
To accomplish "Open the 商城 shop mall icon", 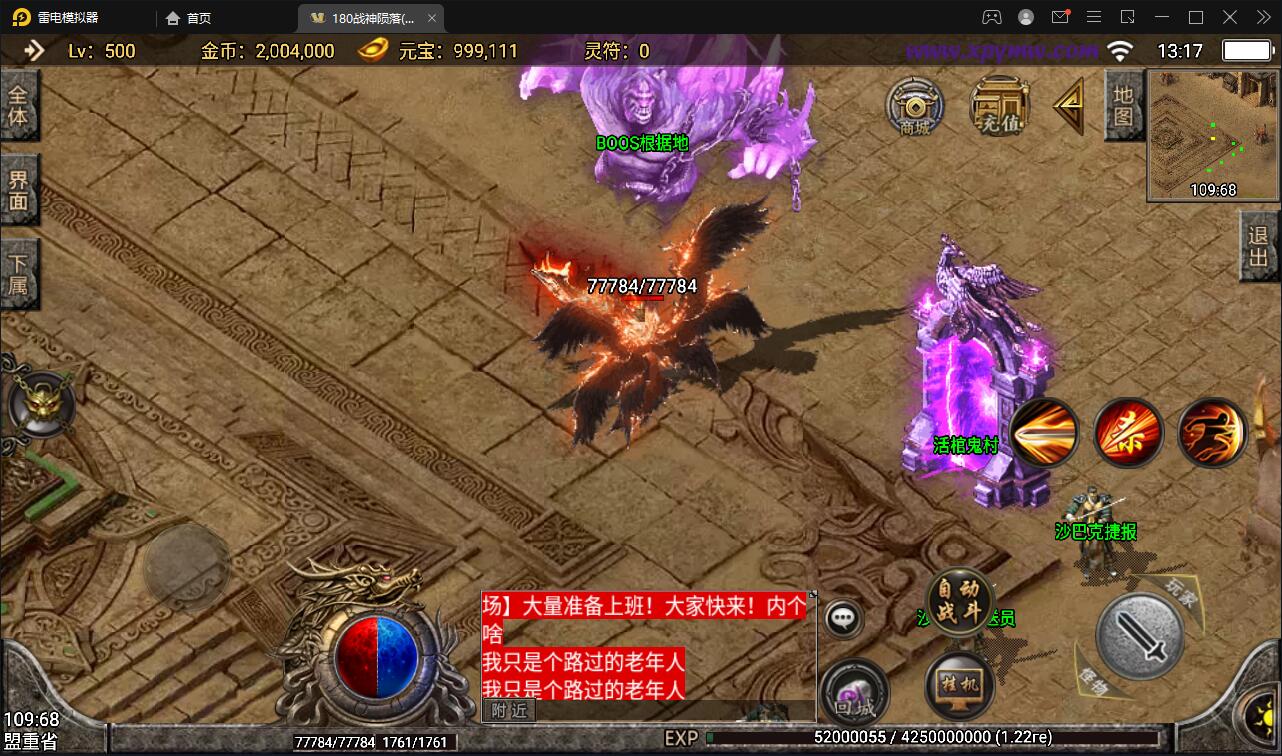I will pos(917,106).
